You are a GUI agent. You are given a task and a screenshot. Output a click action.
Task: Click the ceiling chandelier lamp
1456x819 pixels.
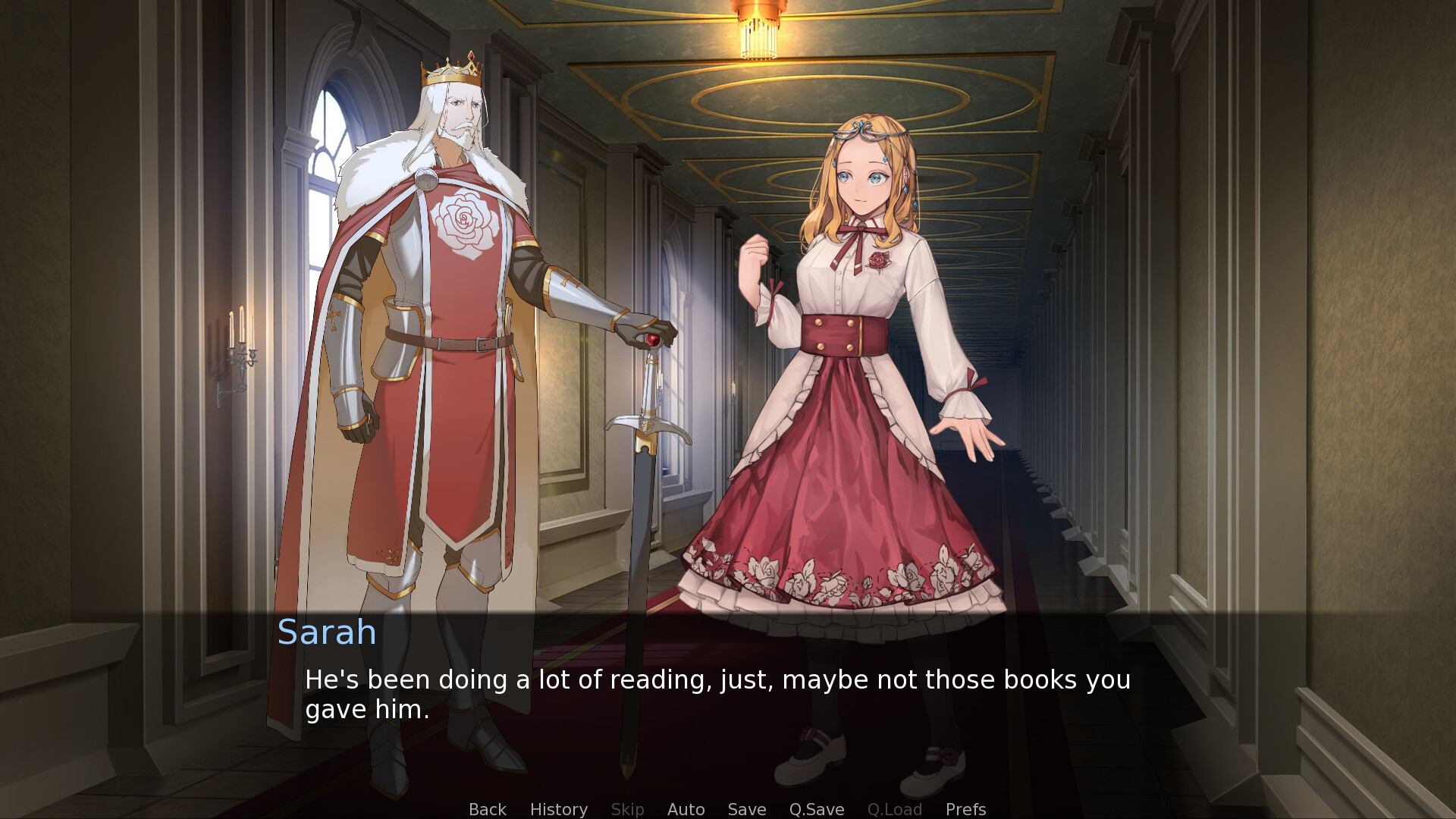[x=758, y=30]
